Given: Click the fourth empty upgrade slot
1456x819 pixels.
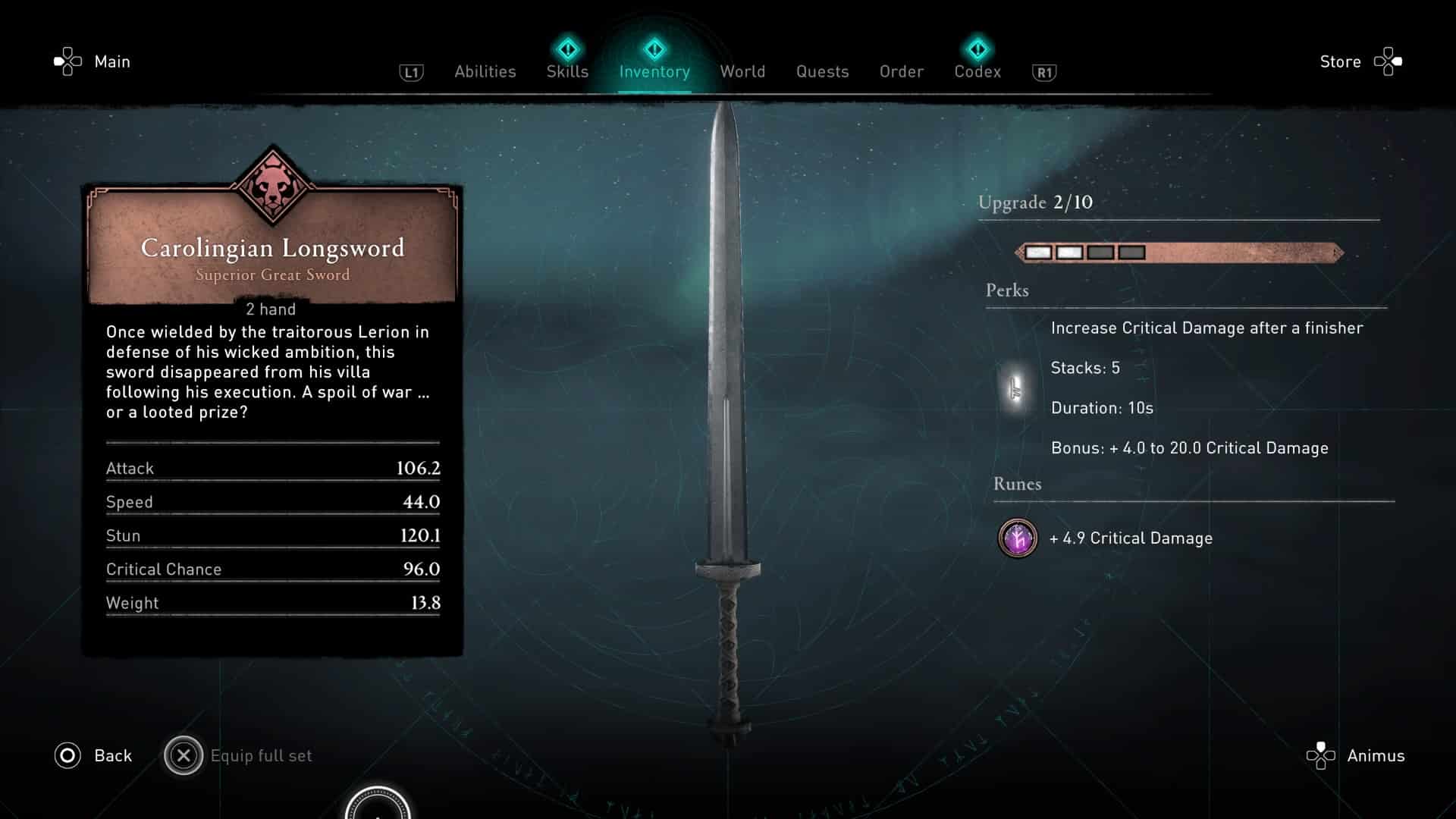Looking at the screenshot, I should pos(1131,252).
